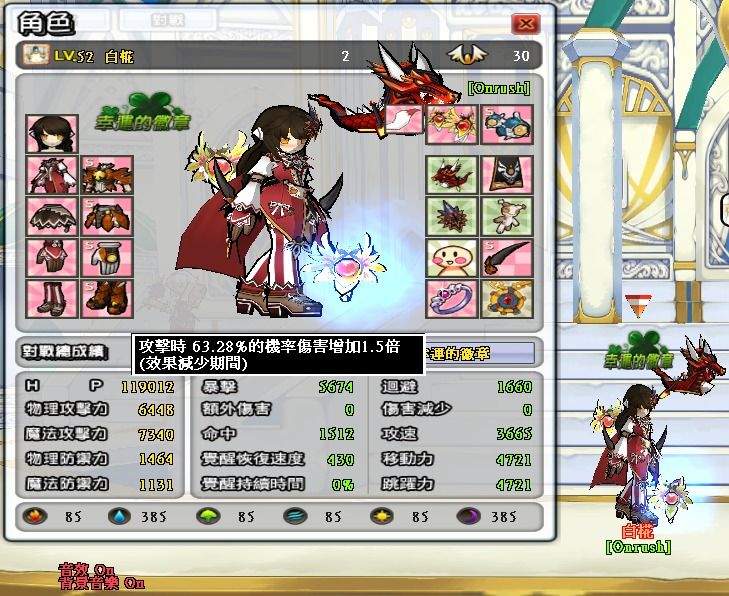Select the red striped boots slot
Image resolution: width=729 pixels, height=596 pixels.
tap(46, 298)
